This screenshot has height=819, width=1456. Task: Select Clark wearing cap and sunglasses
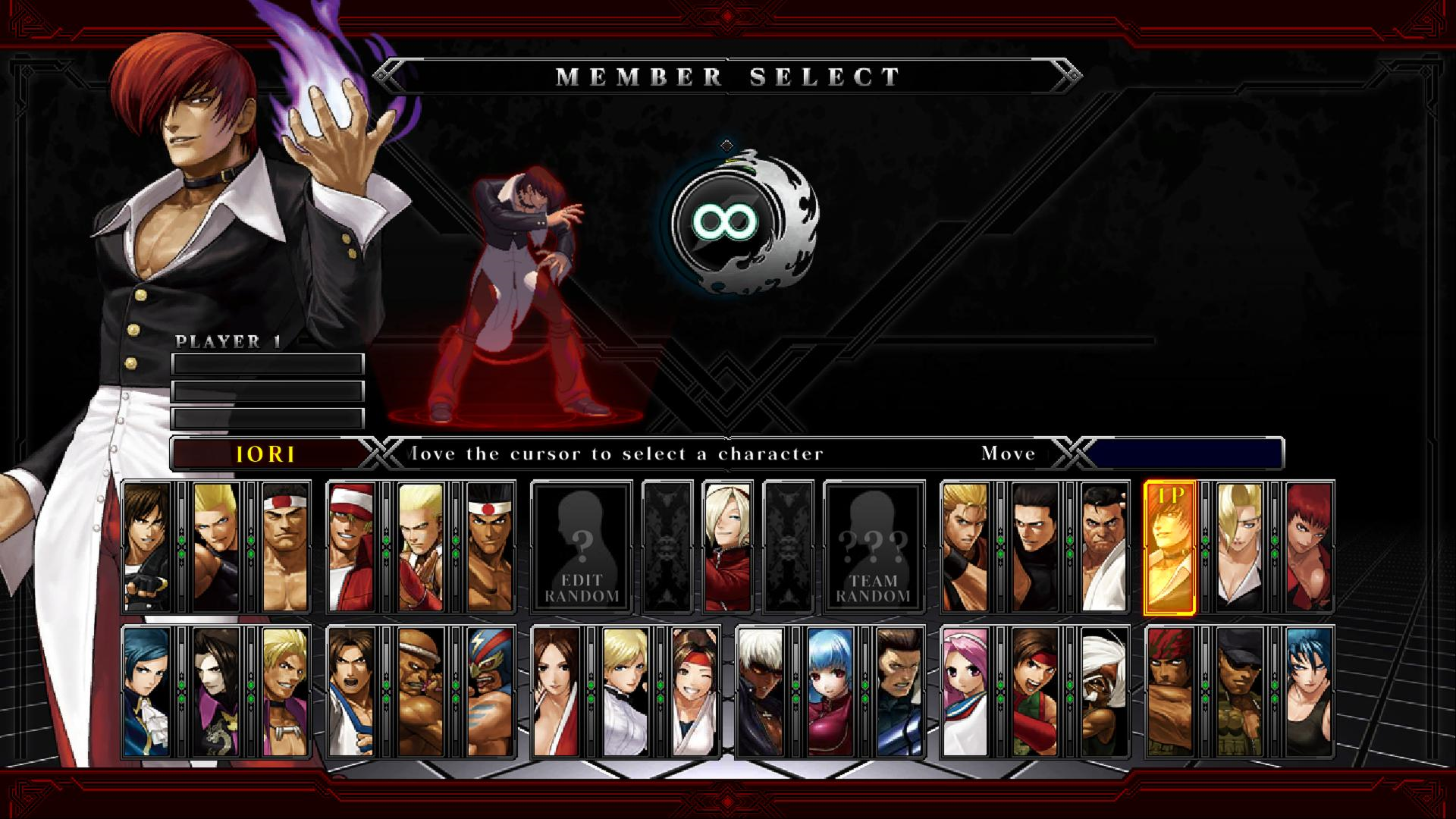point(1240,692)
